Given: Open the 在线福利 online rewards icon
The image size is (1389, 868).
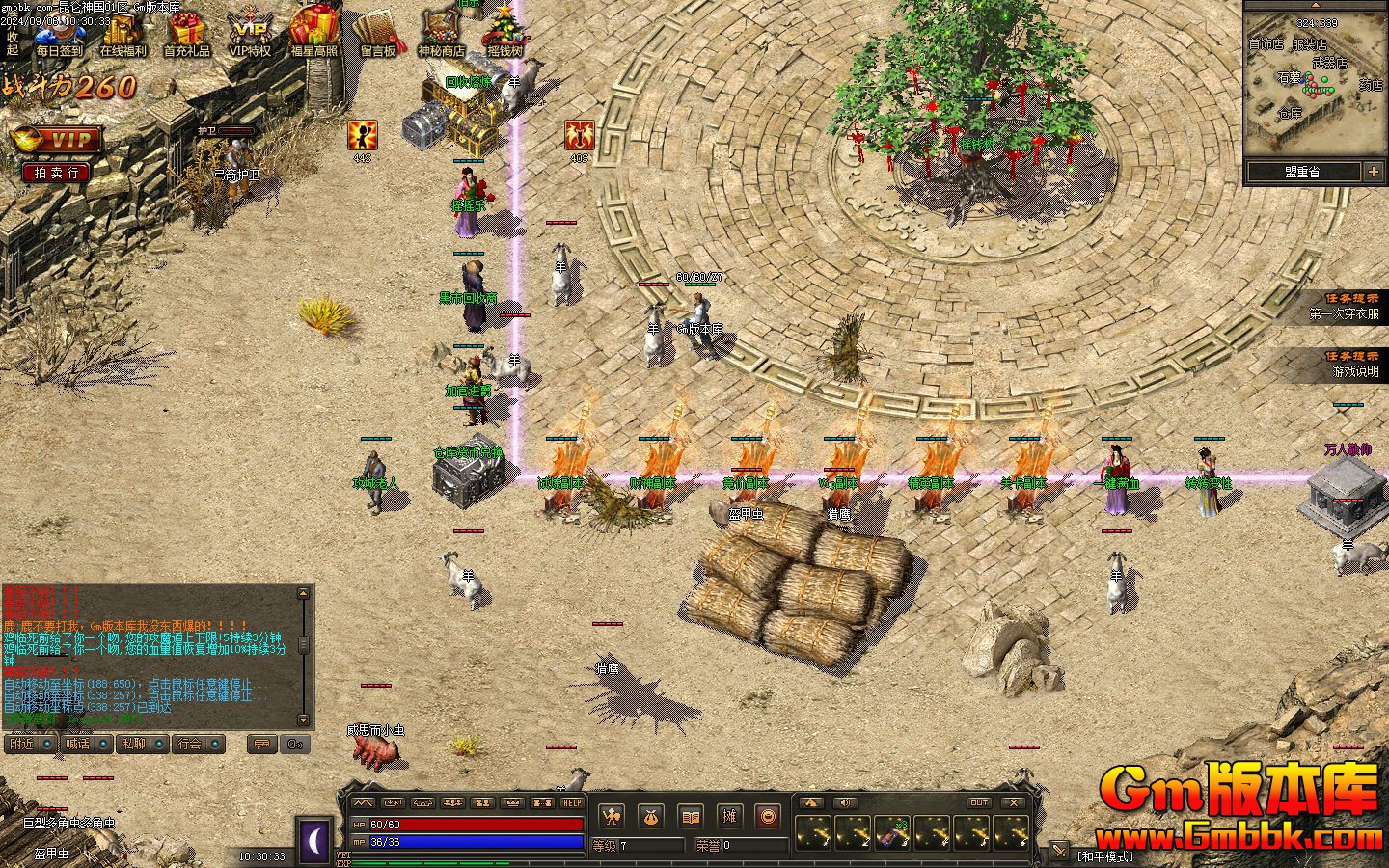Looking at the screenshot, I should (123, 35).
